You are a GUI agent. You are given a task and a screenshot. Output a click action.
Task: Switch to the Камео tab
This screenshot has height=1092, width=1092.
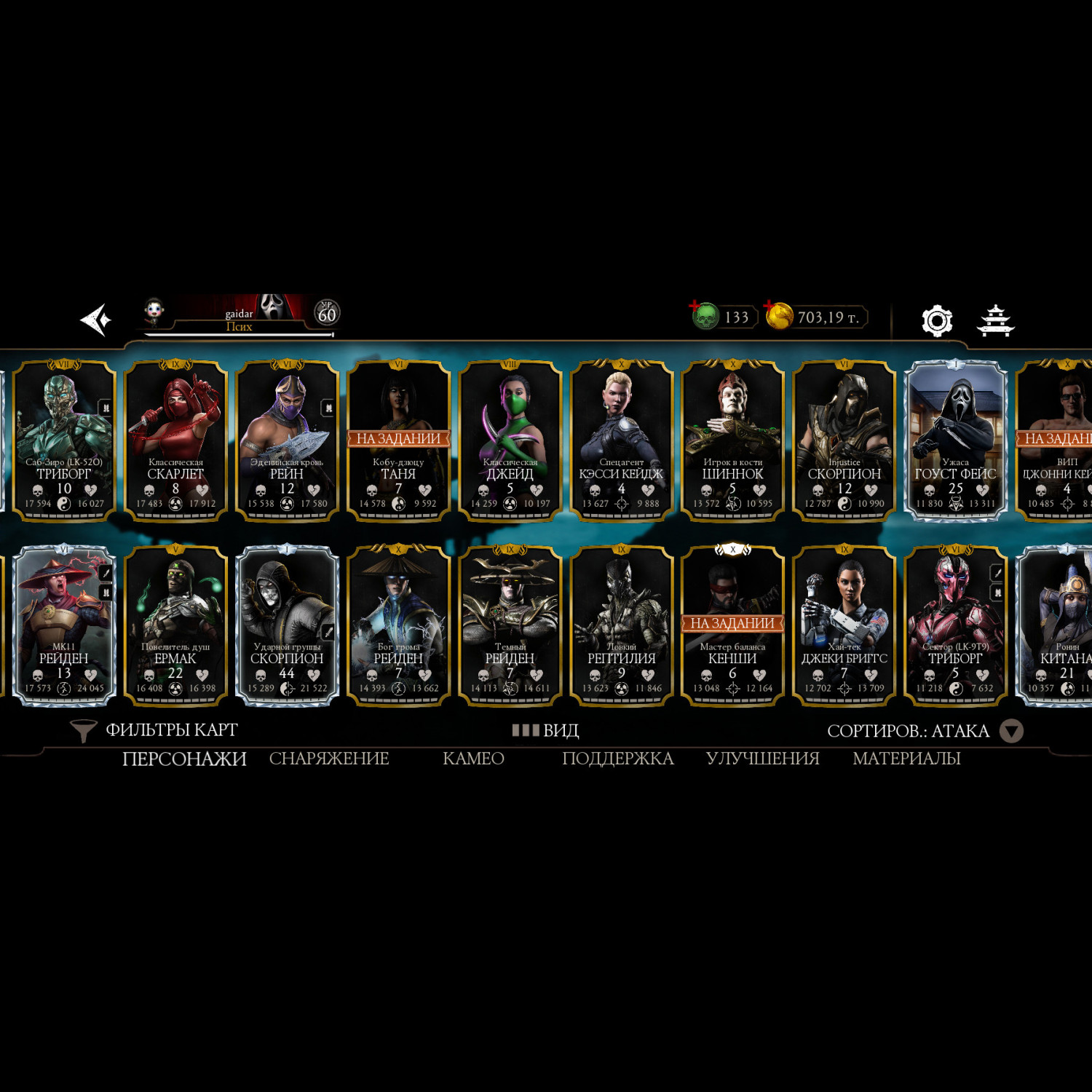tap(473, 759)
